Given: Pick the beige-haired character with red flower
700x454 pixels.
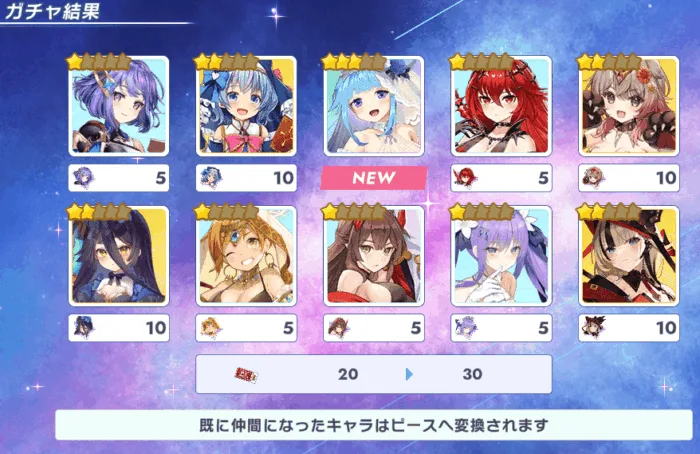Looking at the screenshot, I should click(629, 106).
